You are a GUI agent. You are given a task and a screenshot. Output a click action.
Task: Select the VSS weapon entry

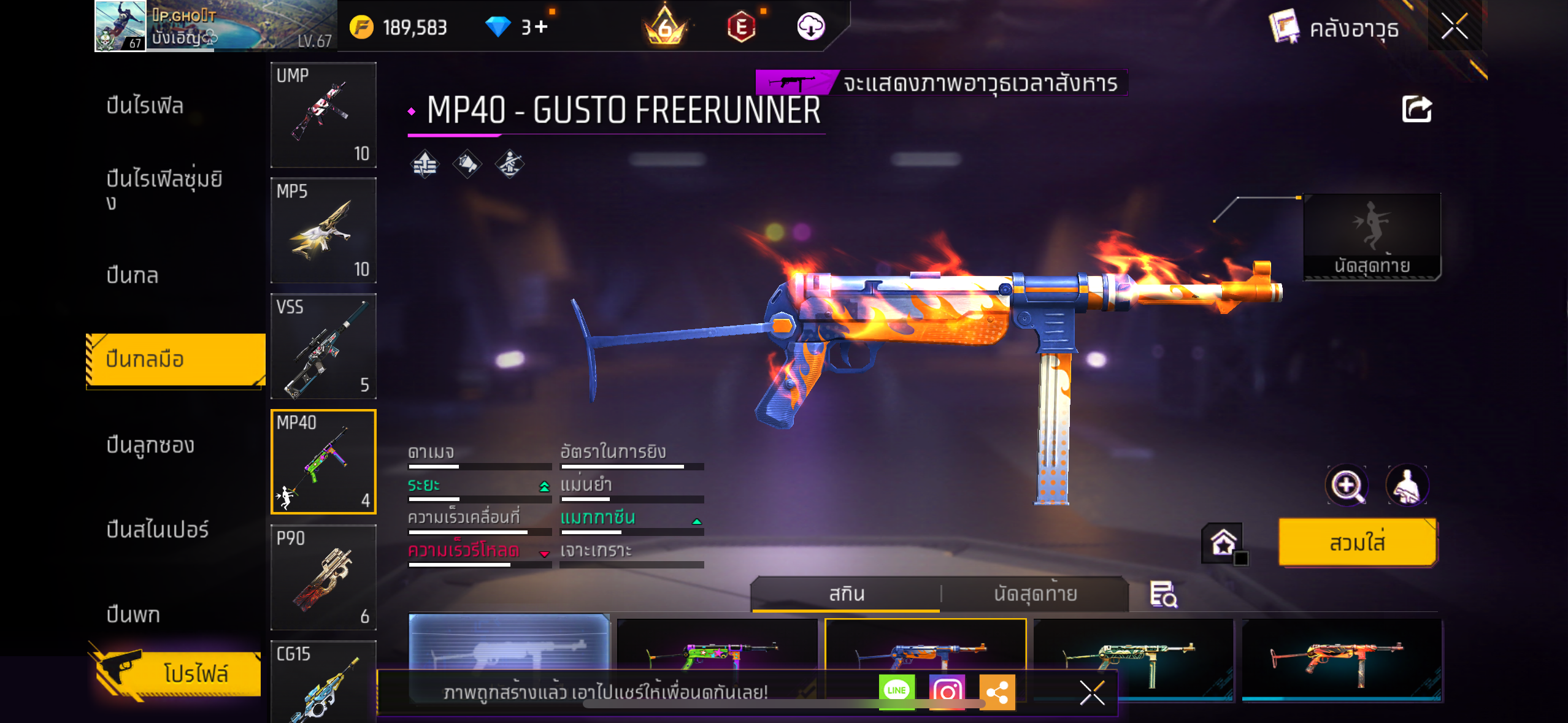coord(323,346)
